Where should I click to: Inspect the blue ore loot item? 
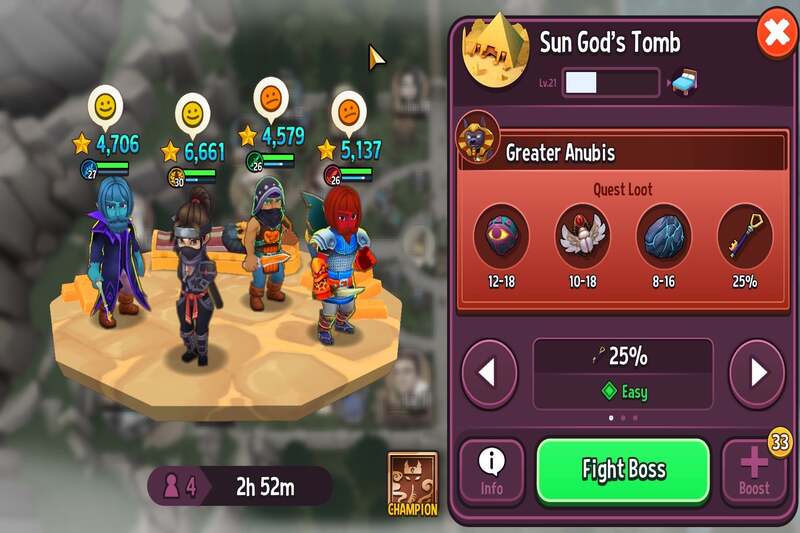point(663,237)
